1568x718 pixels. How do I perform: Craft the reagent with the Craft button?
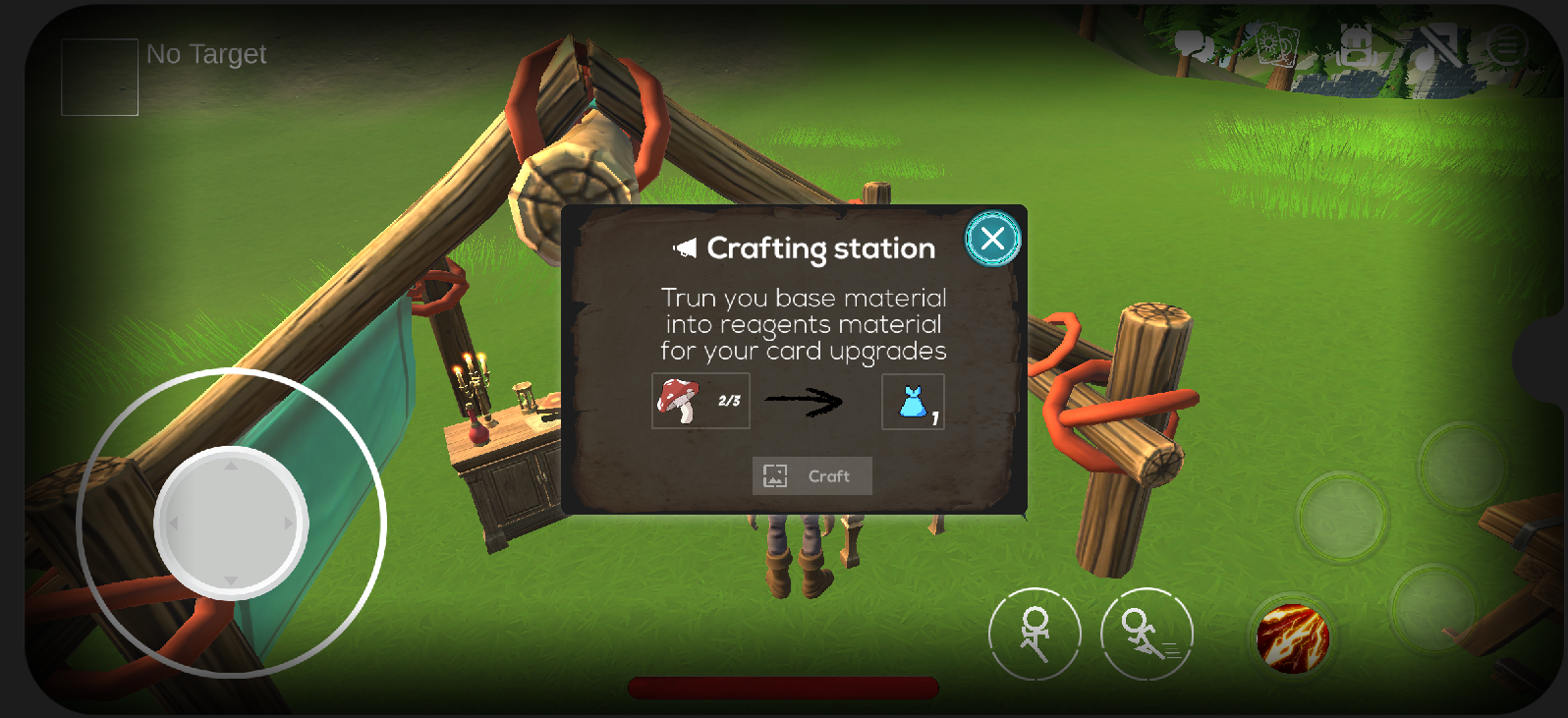click(812, 476)
